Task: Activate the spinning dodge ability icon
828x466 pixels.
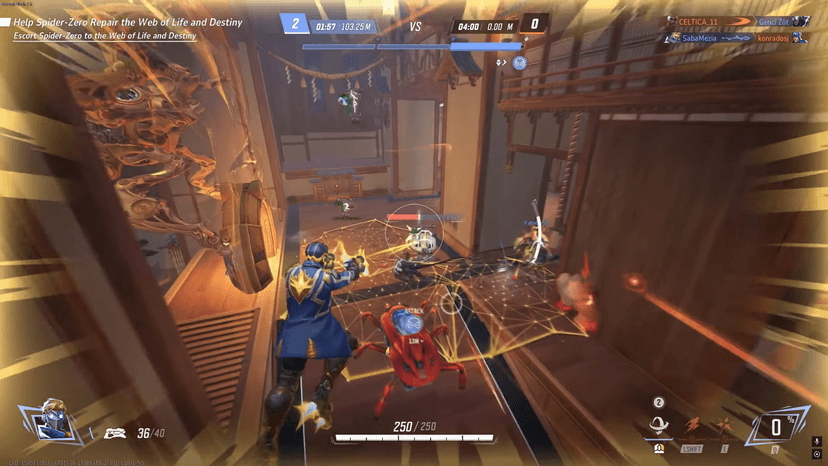Action: pyautogui.click(x=660, y=427)
